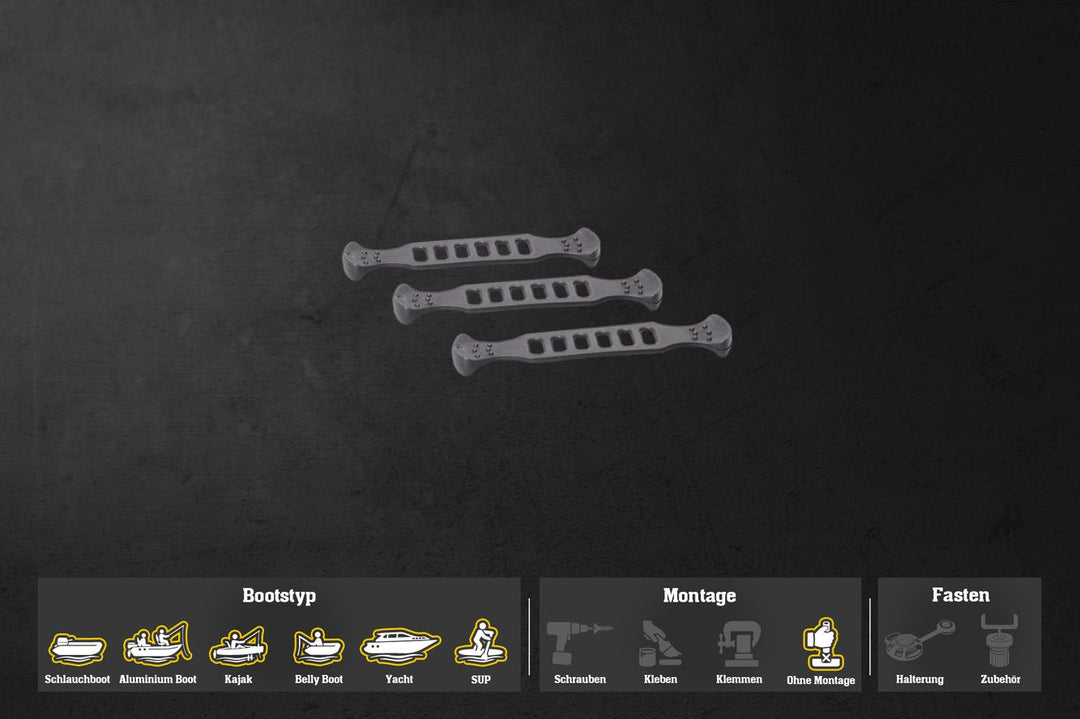
Task: Pick the Kajak boat type
Action: tap(238, 646)
